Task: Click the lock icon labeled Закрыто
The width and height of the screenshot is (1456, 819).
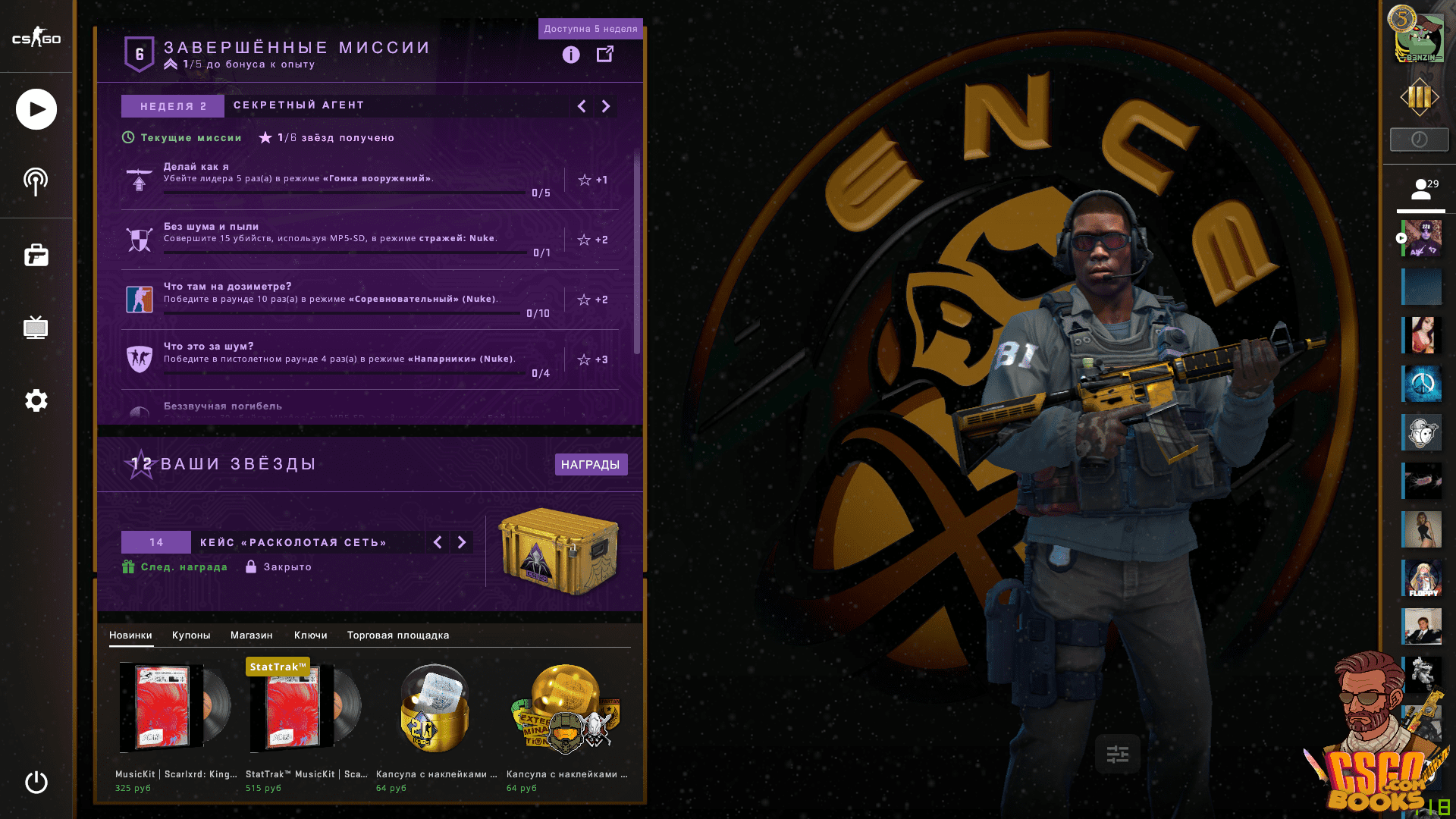Action: 250,566
